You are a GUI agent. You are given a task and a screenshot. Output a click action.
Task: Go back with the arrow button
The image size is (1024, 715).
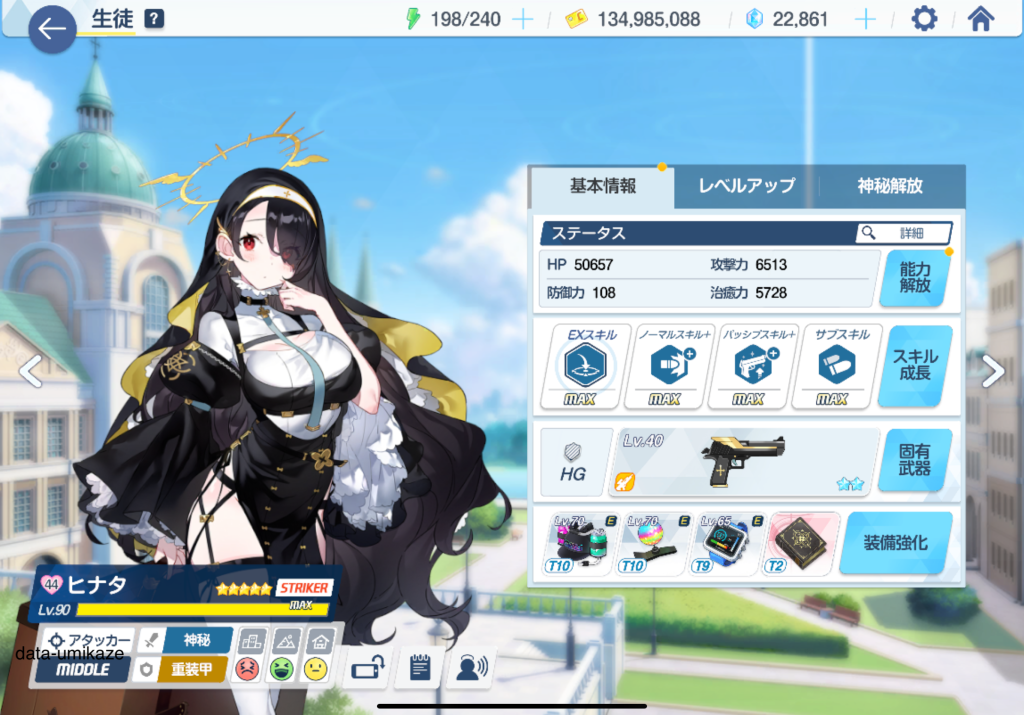point(52,30)
